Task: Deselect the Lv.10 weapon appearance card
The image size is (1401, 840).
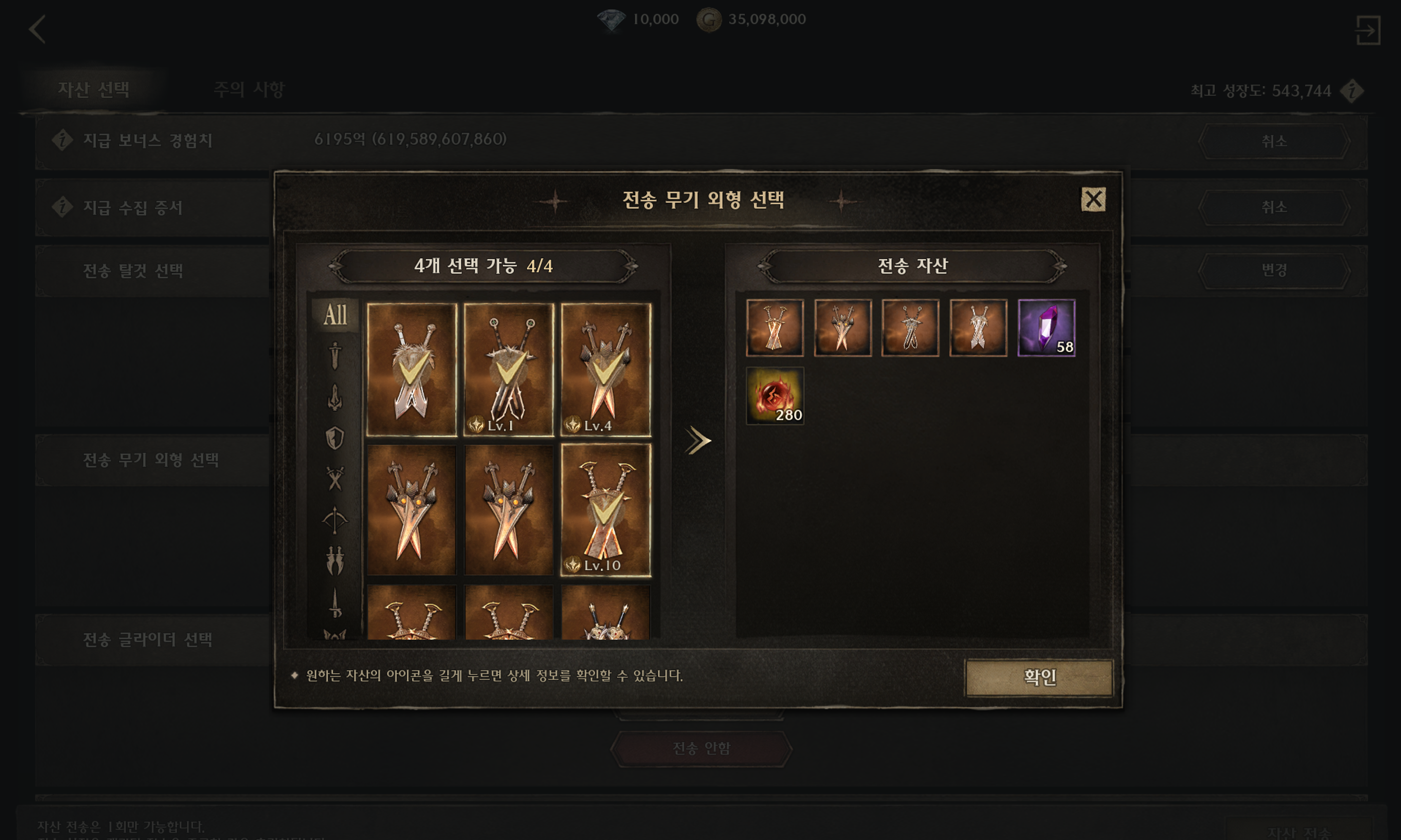Action: tap(605, 510)
